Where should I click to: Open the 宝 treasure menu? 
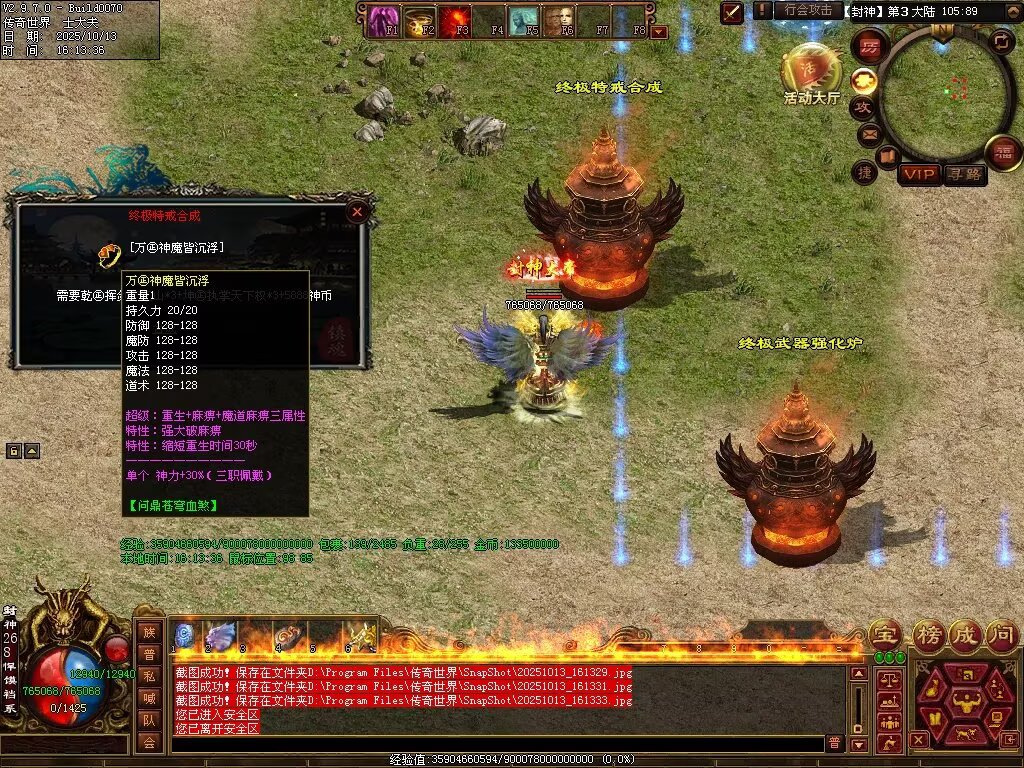point(885,633)
